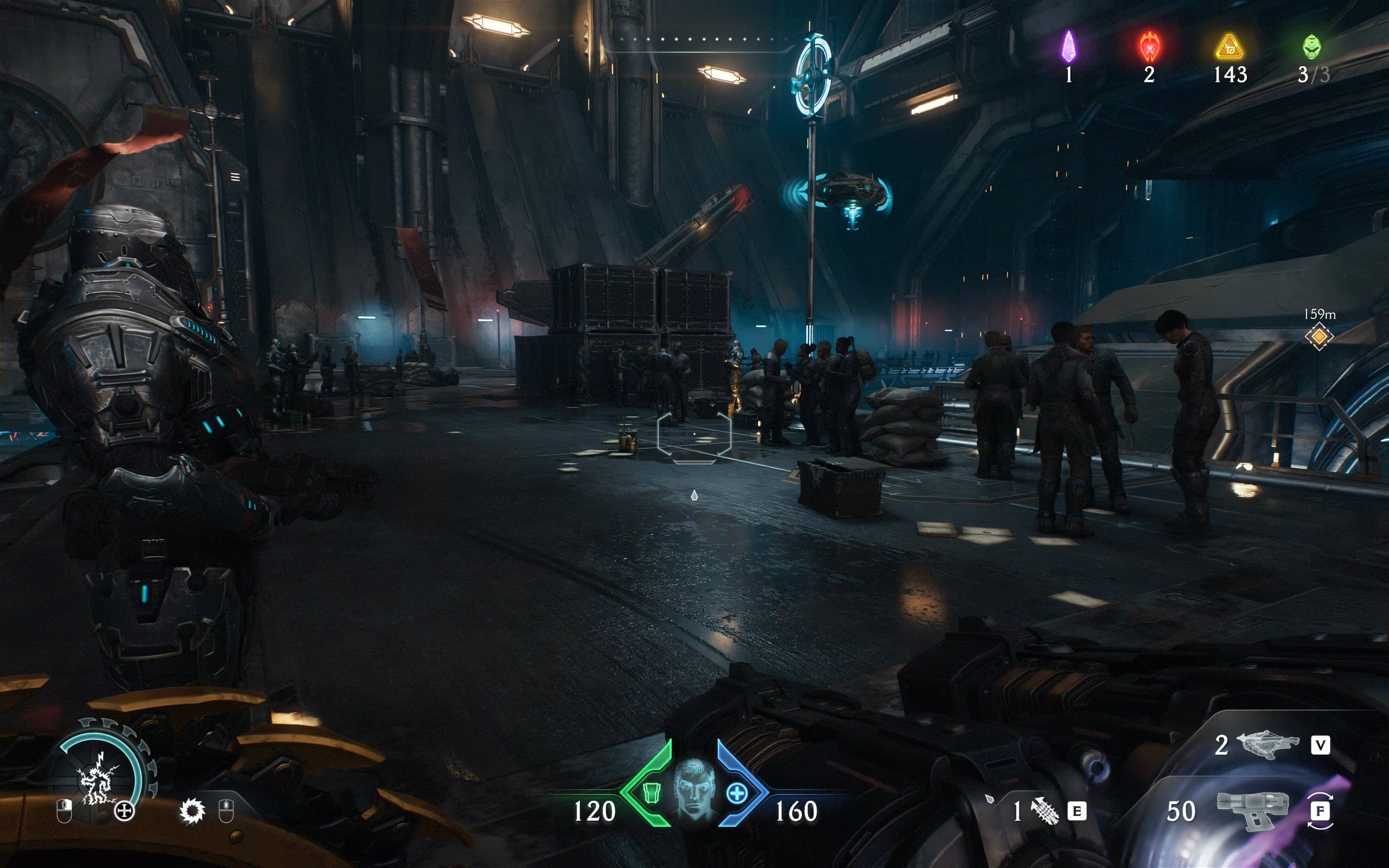Select the yellow gold triangle icon

[x=1229, y=48]
